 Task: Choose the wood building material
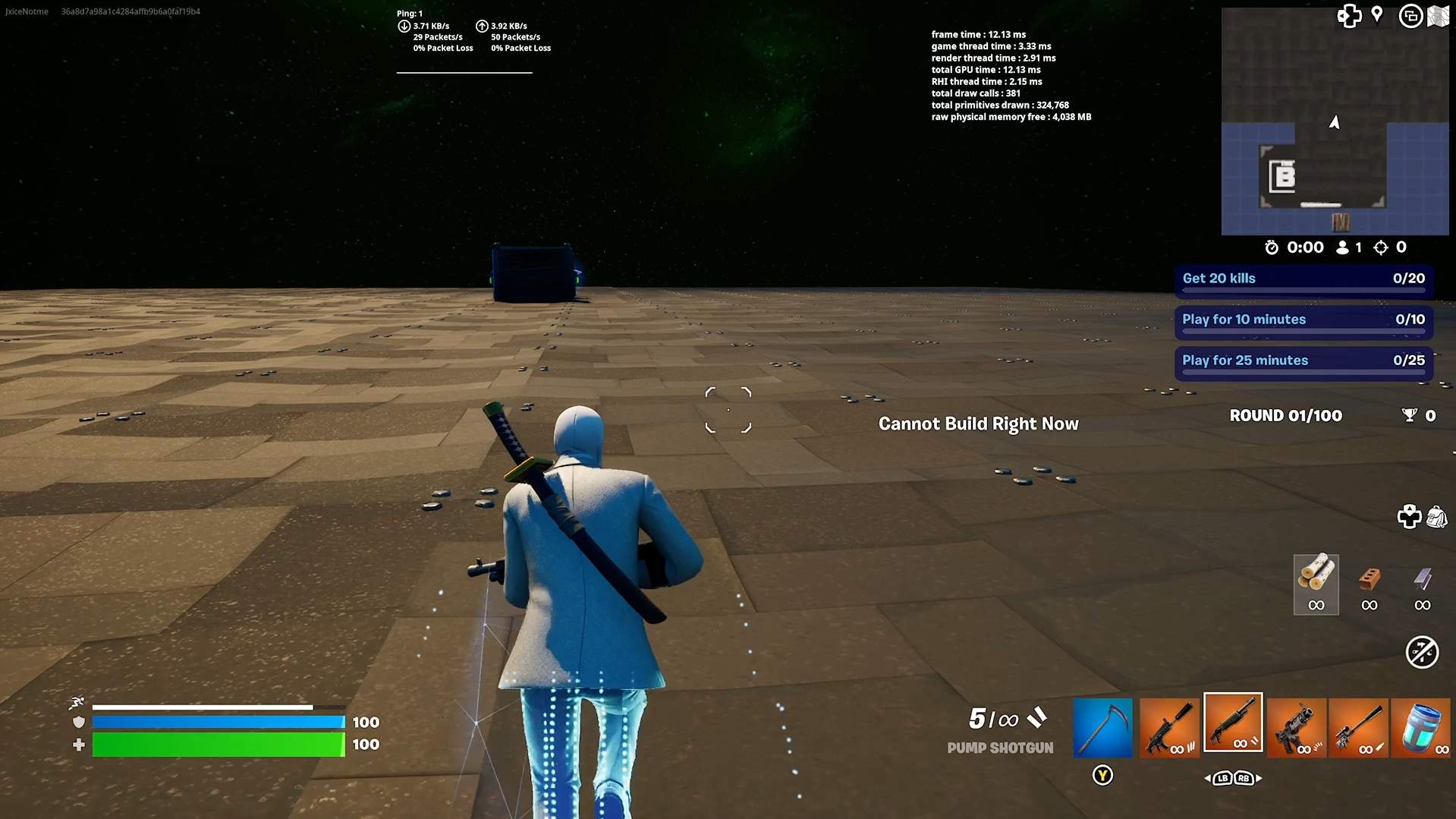1316,583
